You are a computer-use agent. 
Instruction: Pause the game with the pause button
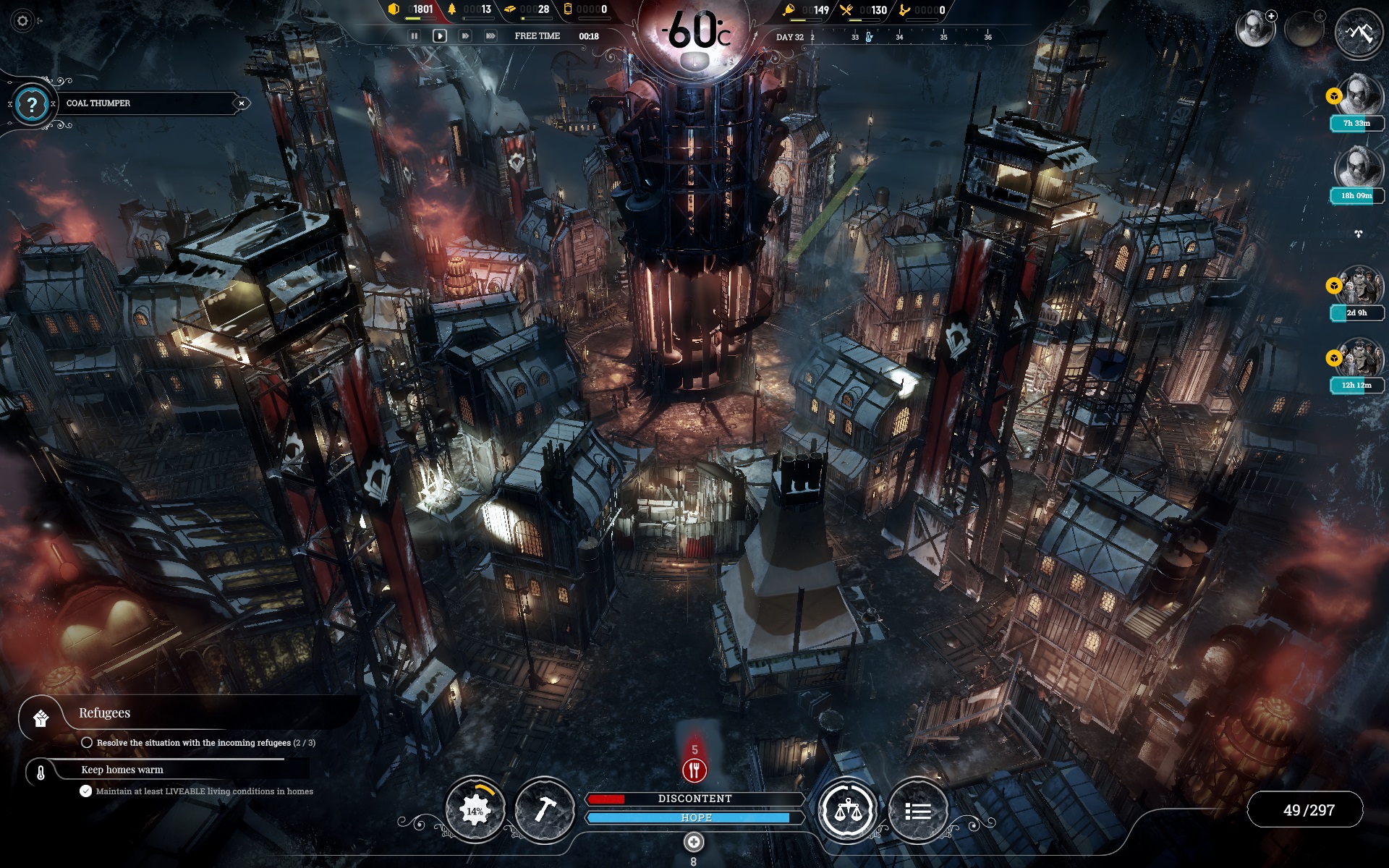click(414, 35)
